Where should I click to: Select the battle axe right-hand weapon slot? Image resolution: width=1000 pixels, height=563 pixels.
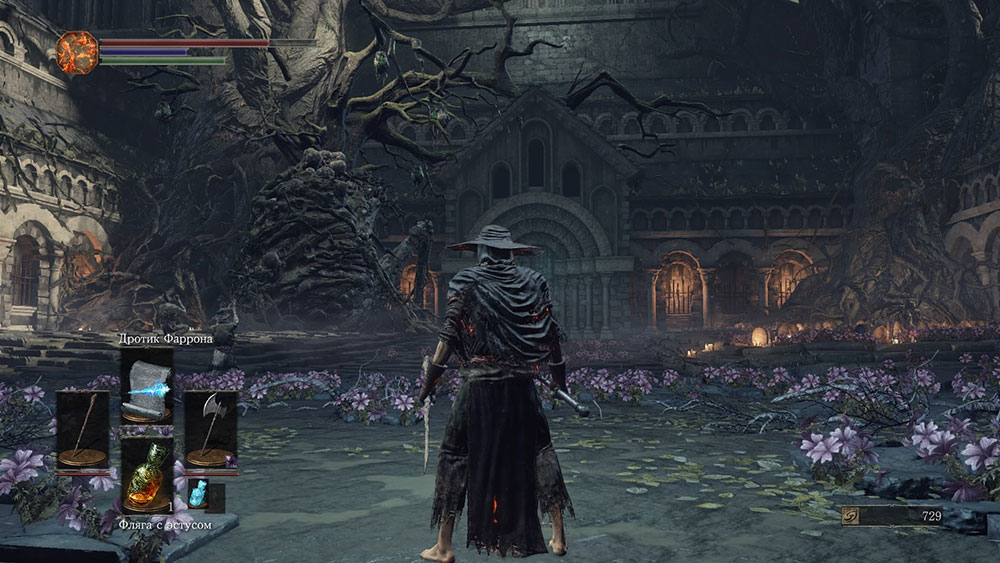210,428
